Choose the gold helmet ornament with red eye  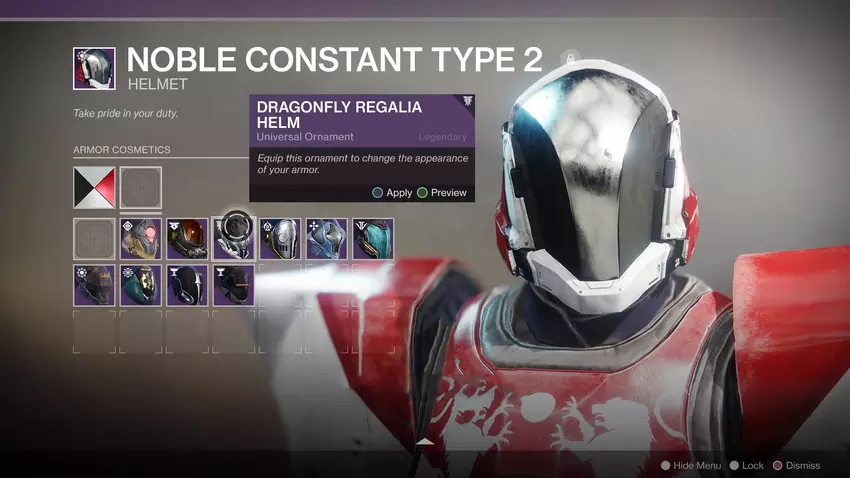[141, 239]
